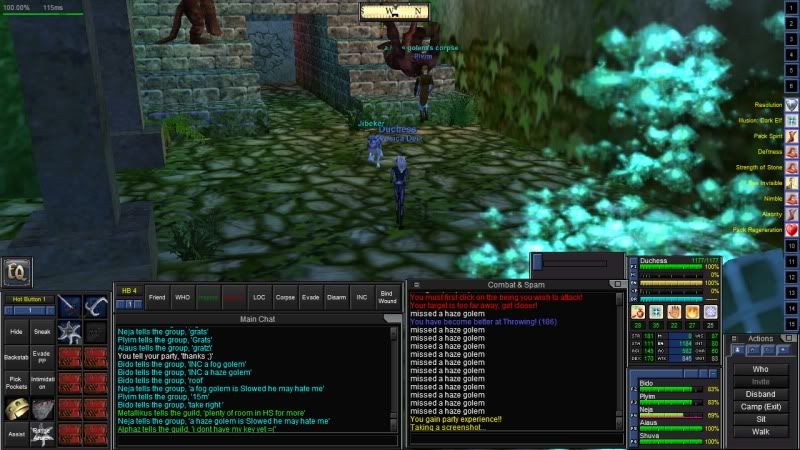Toggle the Walk action button
800x450 pixels.
(760, 432)
